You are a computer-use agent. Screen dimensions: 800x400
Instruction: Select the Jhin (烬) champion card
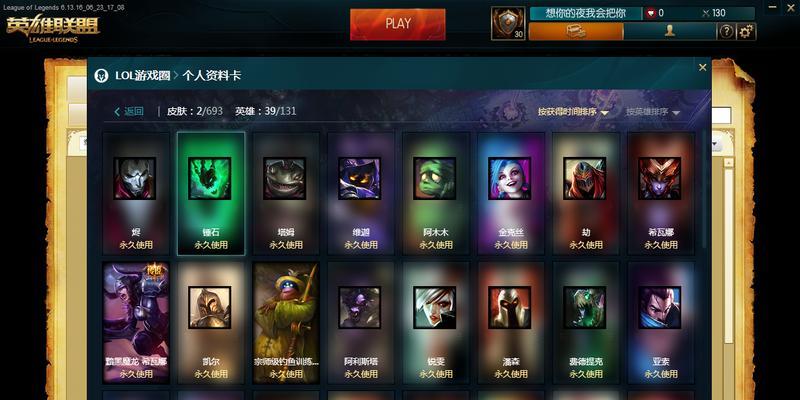(x=135, y=193)
